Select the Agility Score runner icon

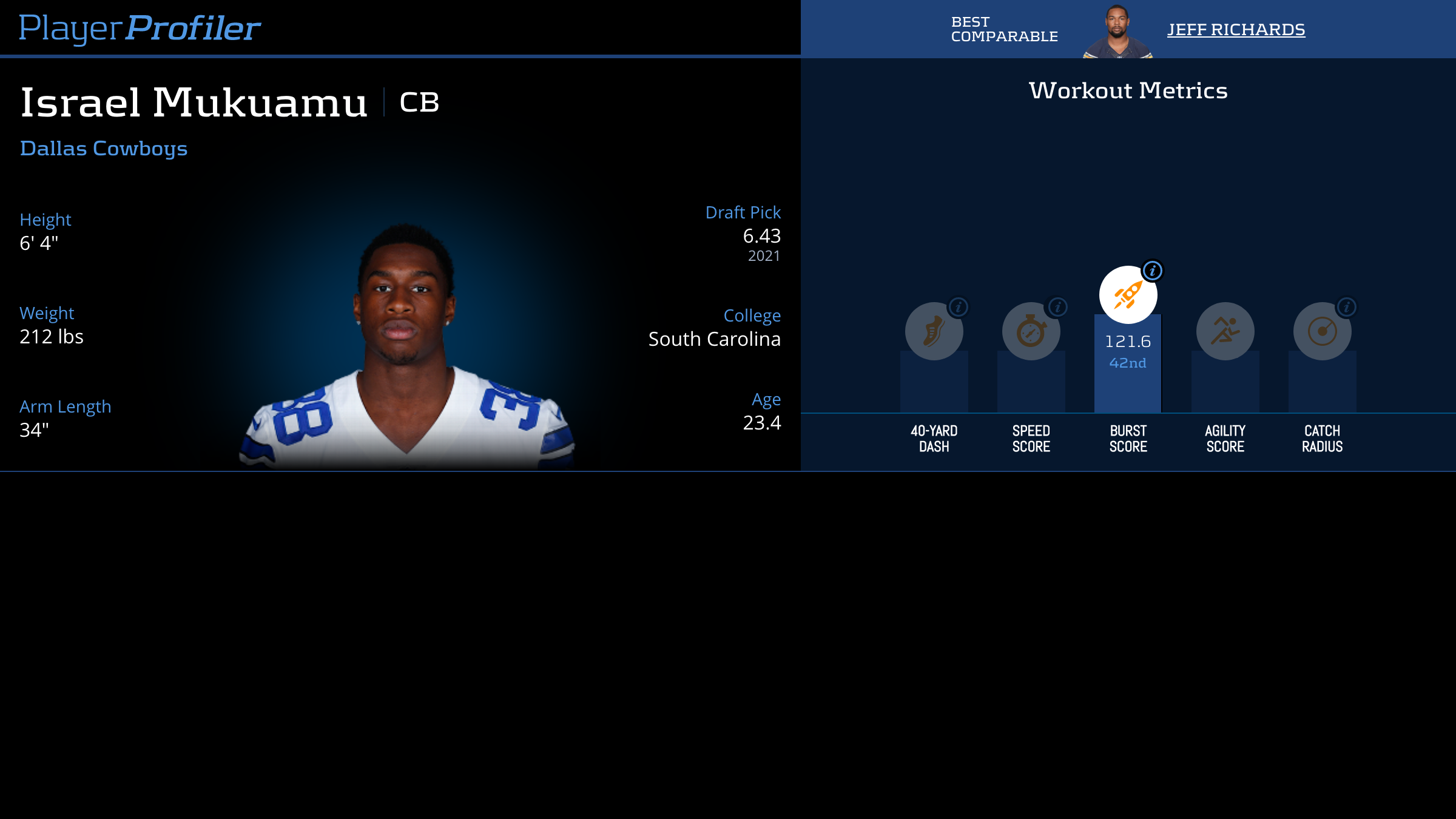pyautogui.click(x=1225, y=331)
